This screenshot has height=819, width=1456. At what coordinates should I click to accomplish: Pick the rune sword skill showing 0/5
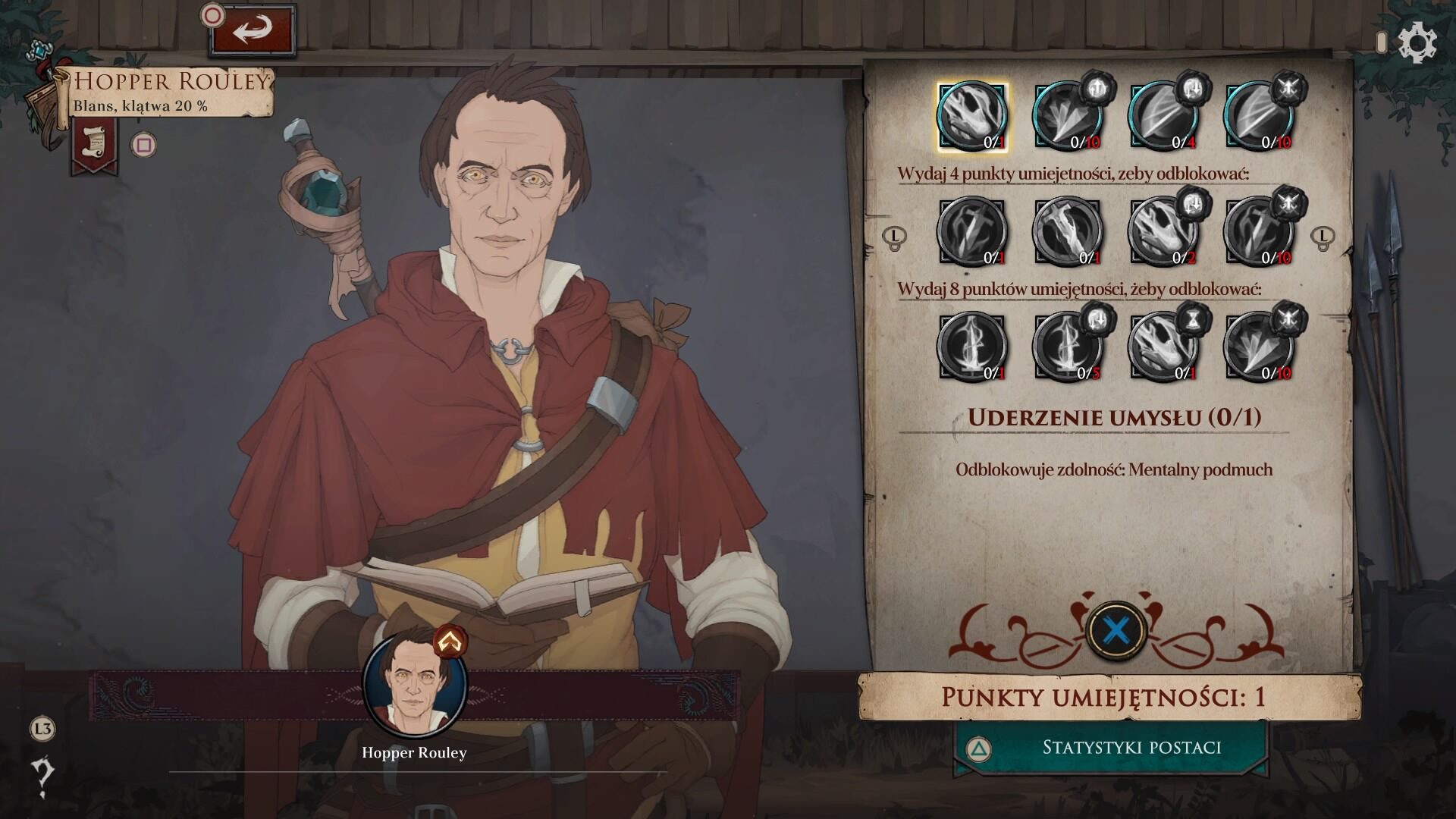(1068, 347)
